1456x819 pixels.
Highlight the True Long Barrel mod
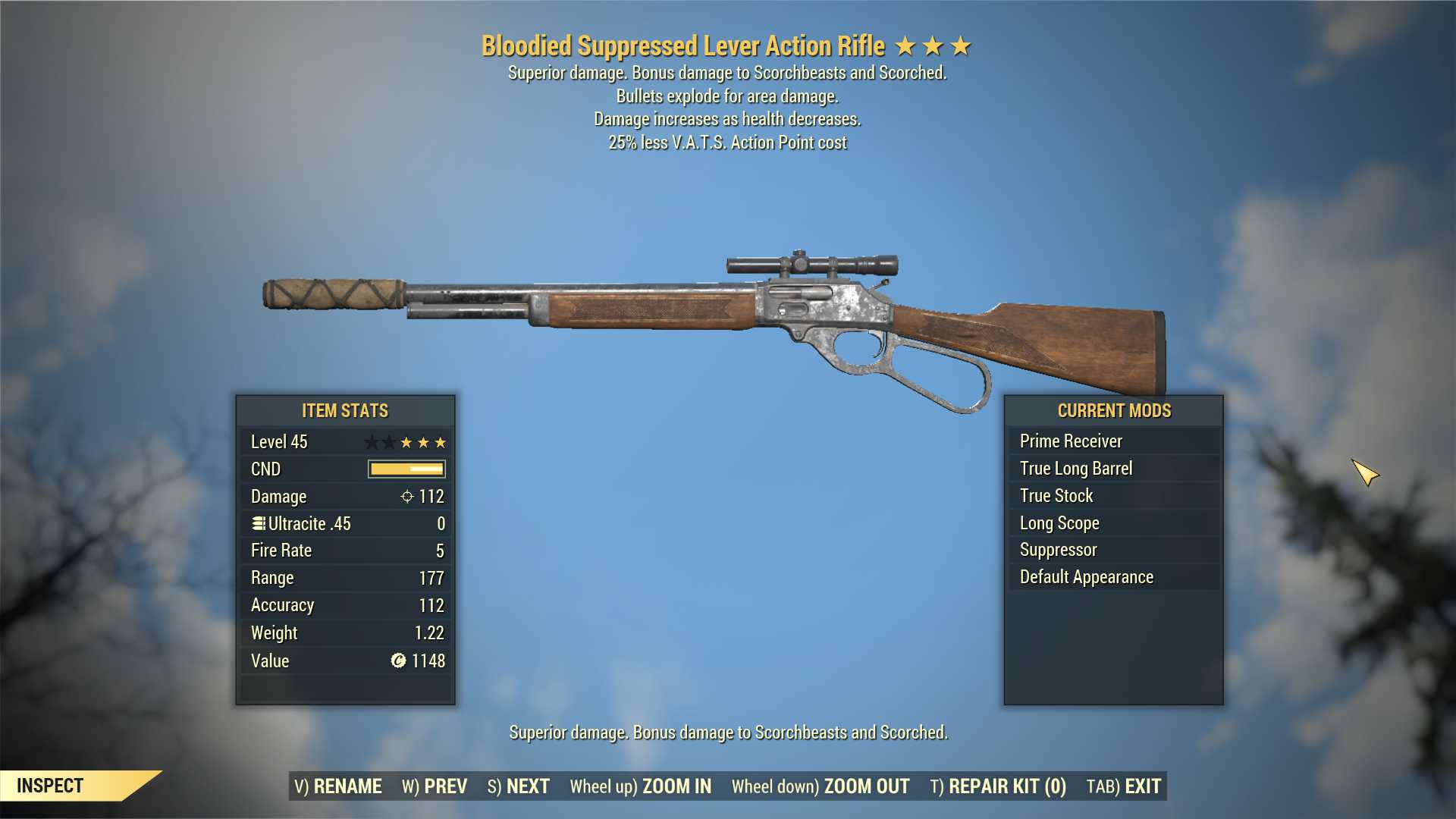point(1076,469)
